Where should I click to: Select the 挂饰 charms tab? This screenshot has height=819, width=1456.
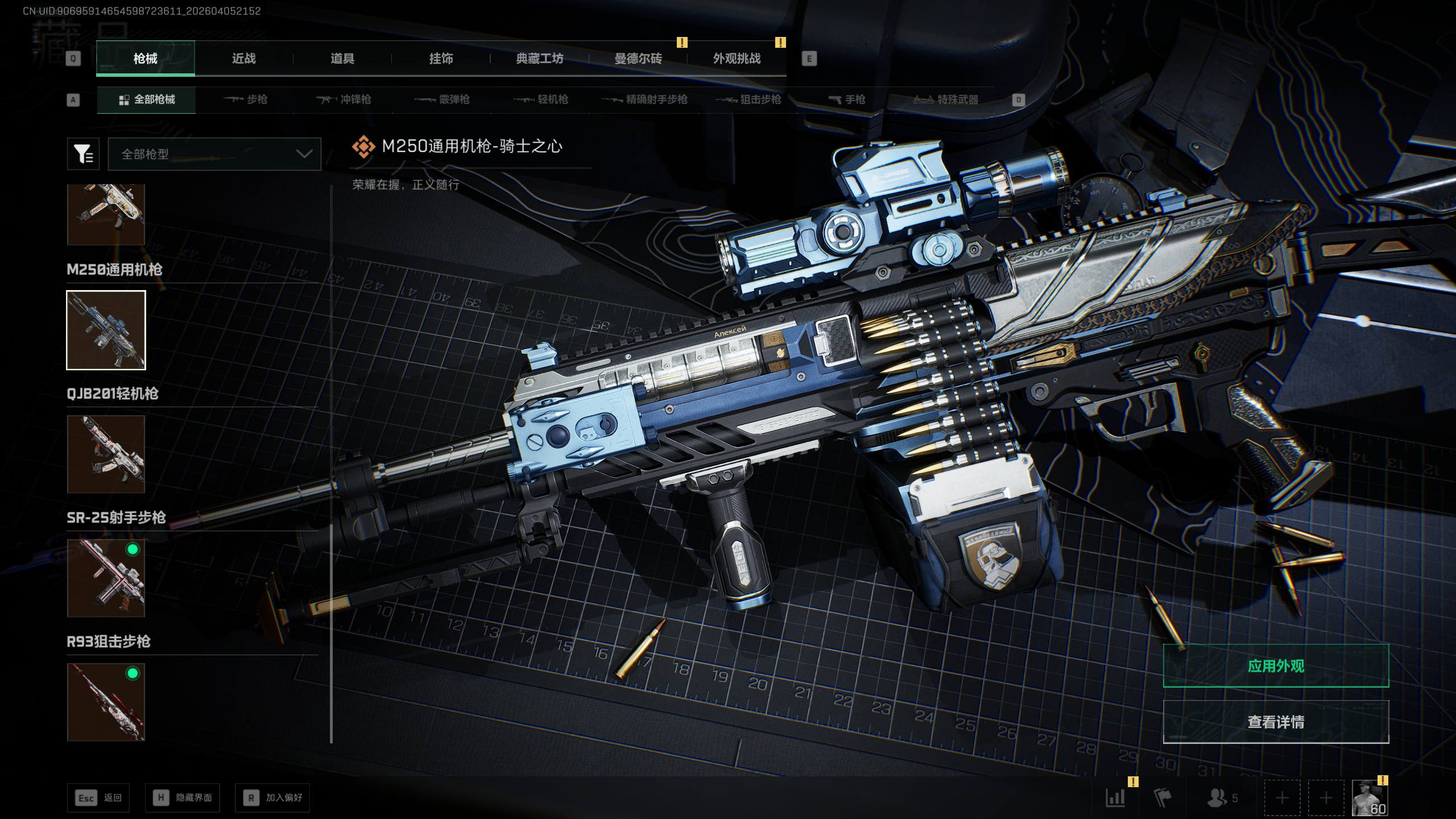pyautogui.click(x=441, y=59)
